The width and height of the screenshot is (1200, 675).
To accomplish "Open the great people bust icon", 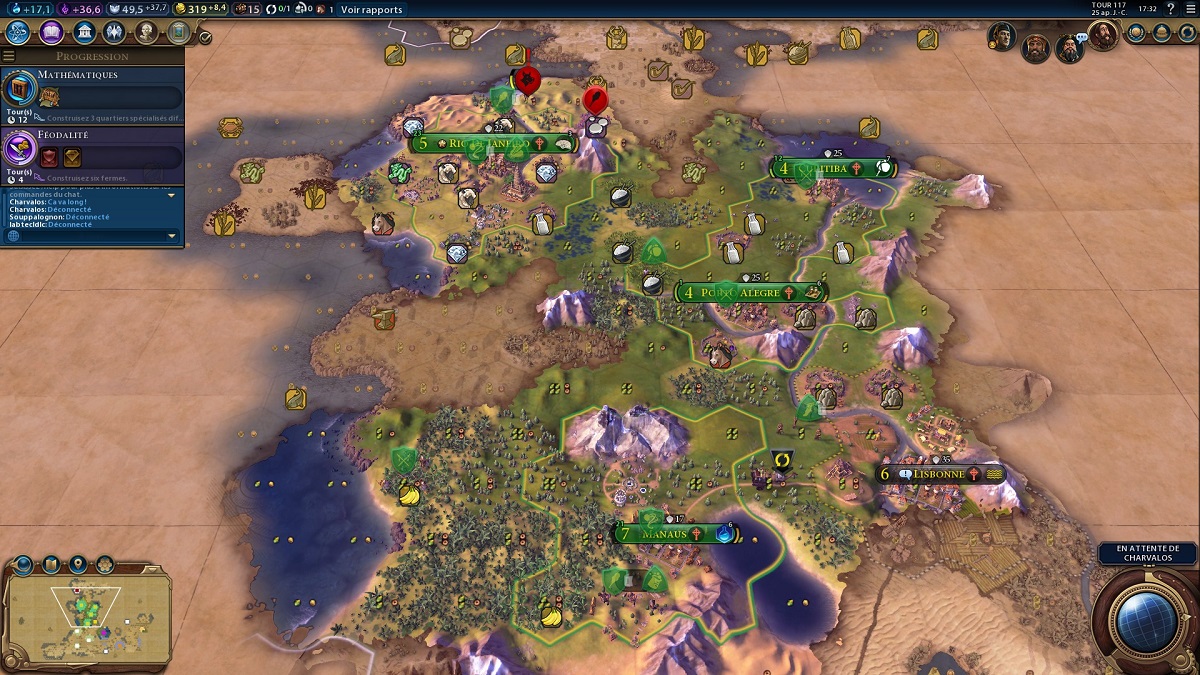I will tap(146, 33).
